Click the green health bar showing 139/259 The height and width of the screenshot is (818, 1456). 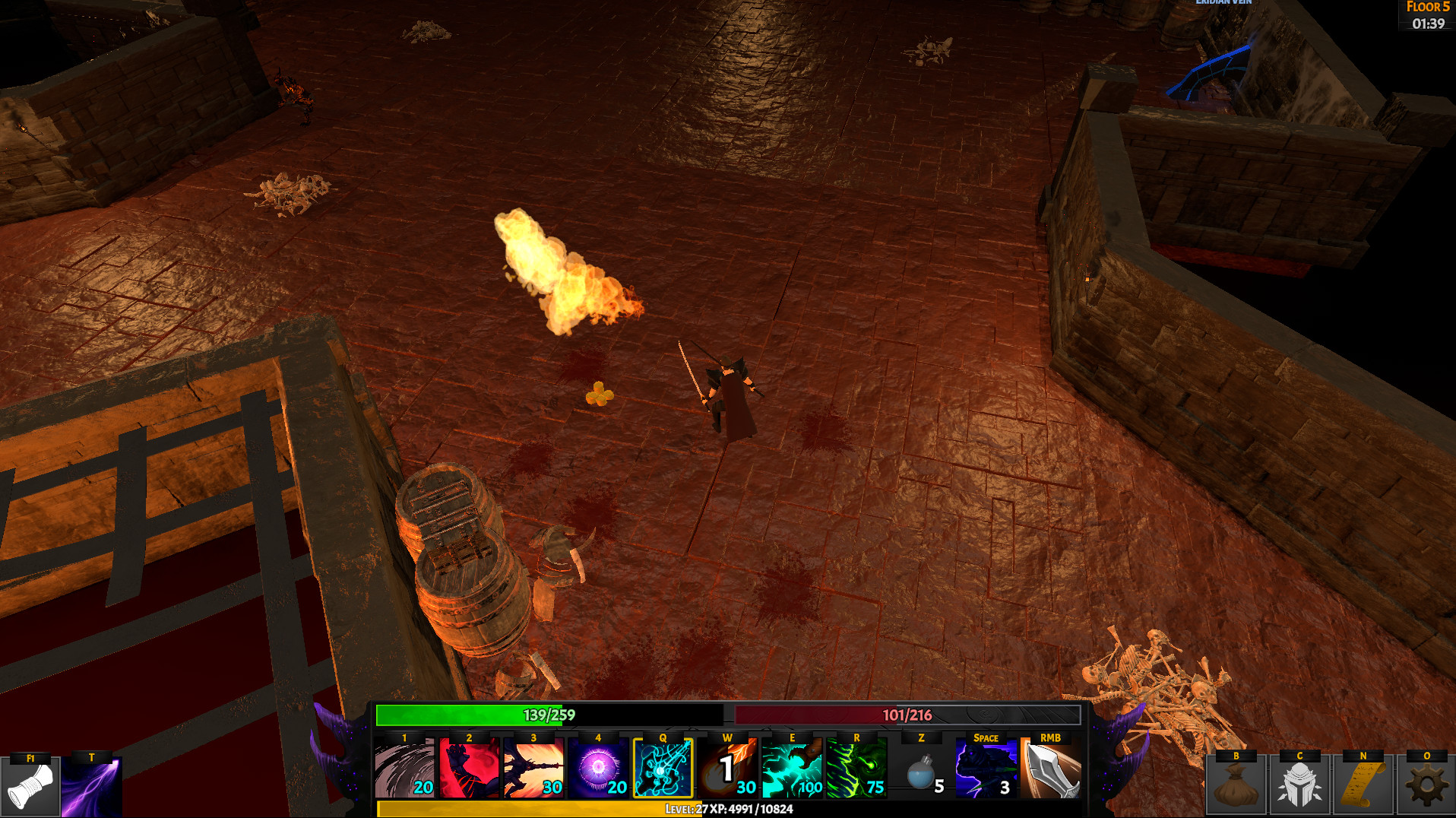pyautogui.click(x=549, y=715)
